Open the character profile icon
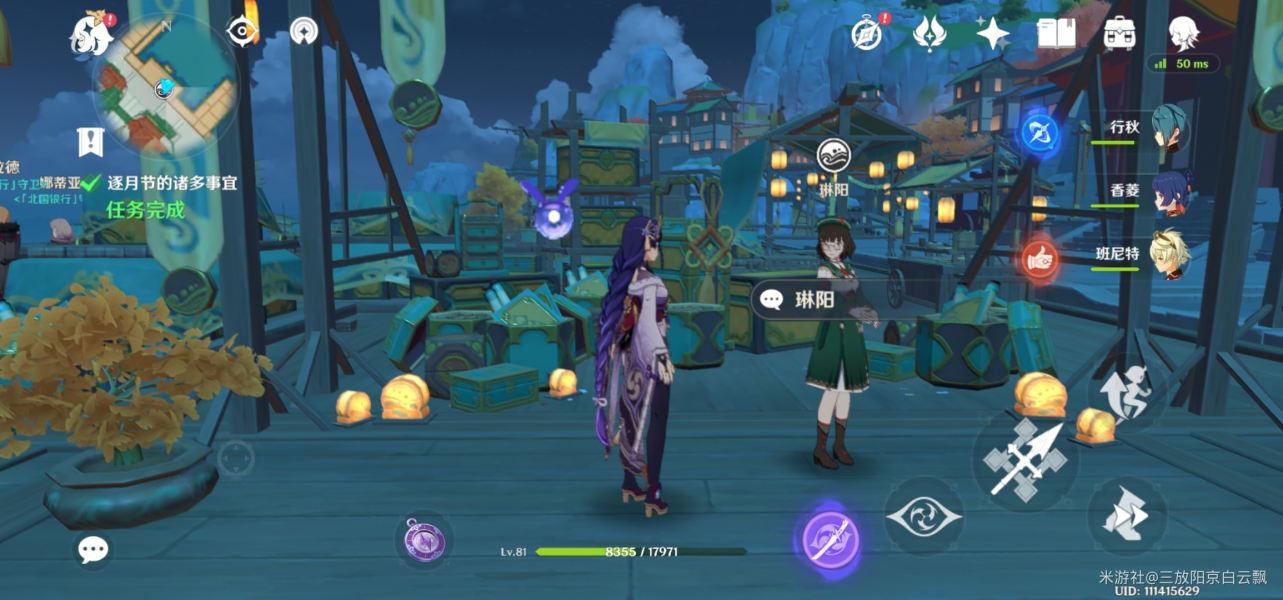Viewport: 1283px width, 600px height. 1184,34
